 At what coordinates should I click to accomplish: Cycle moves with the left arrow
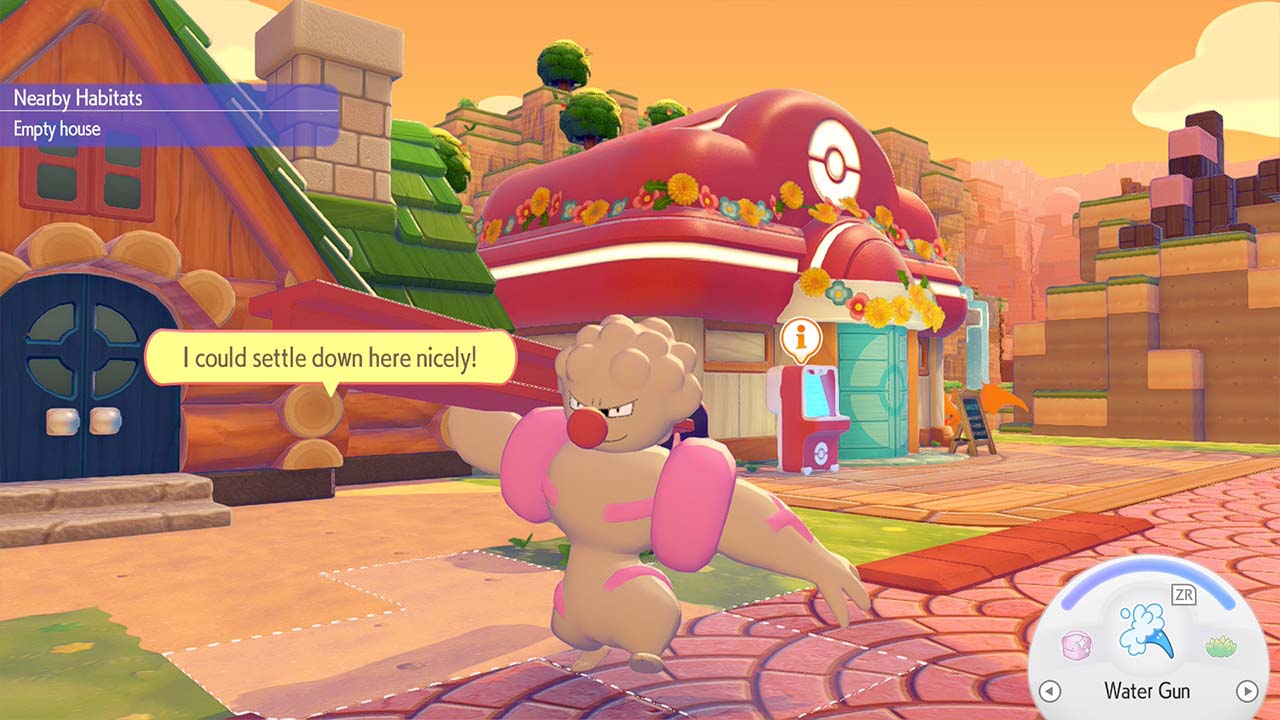tap(1049, 691)
